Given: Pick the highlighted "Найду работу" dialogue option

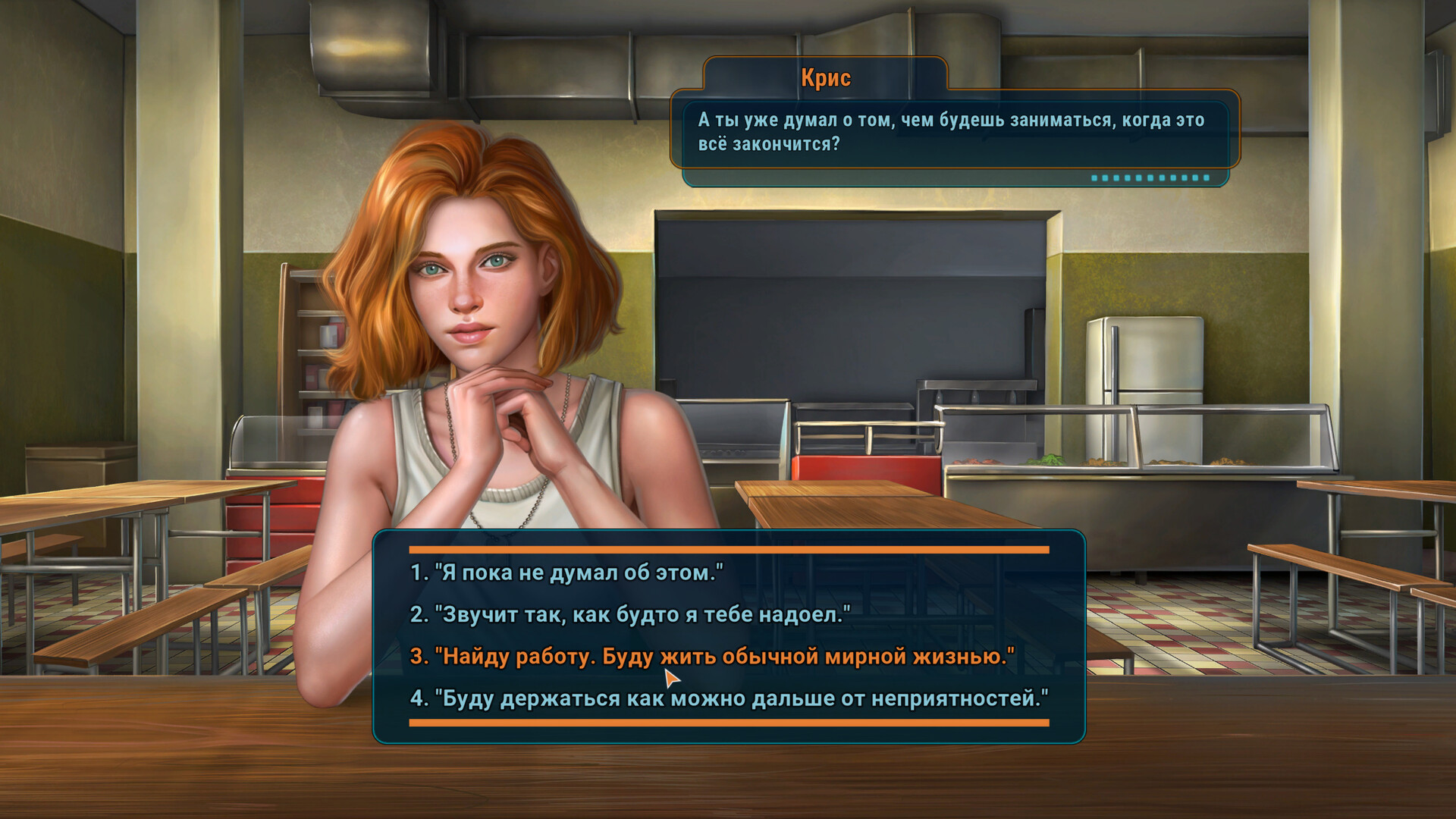Looking at the screenshot, I should pyautogui.click(x=712, y=656).
